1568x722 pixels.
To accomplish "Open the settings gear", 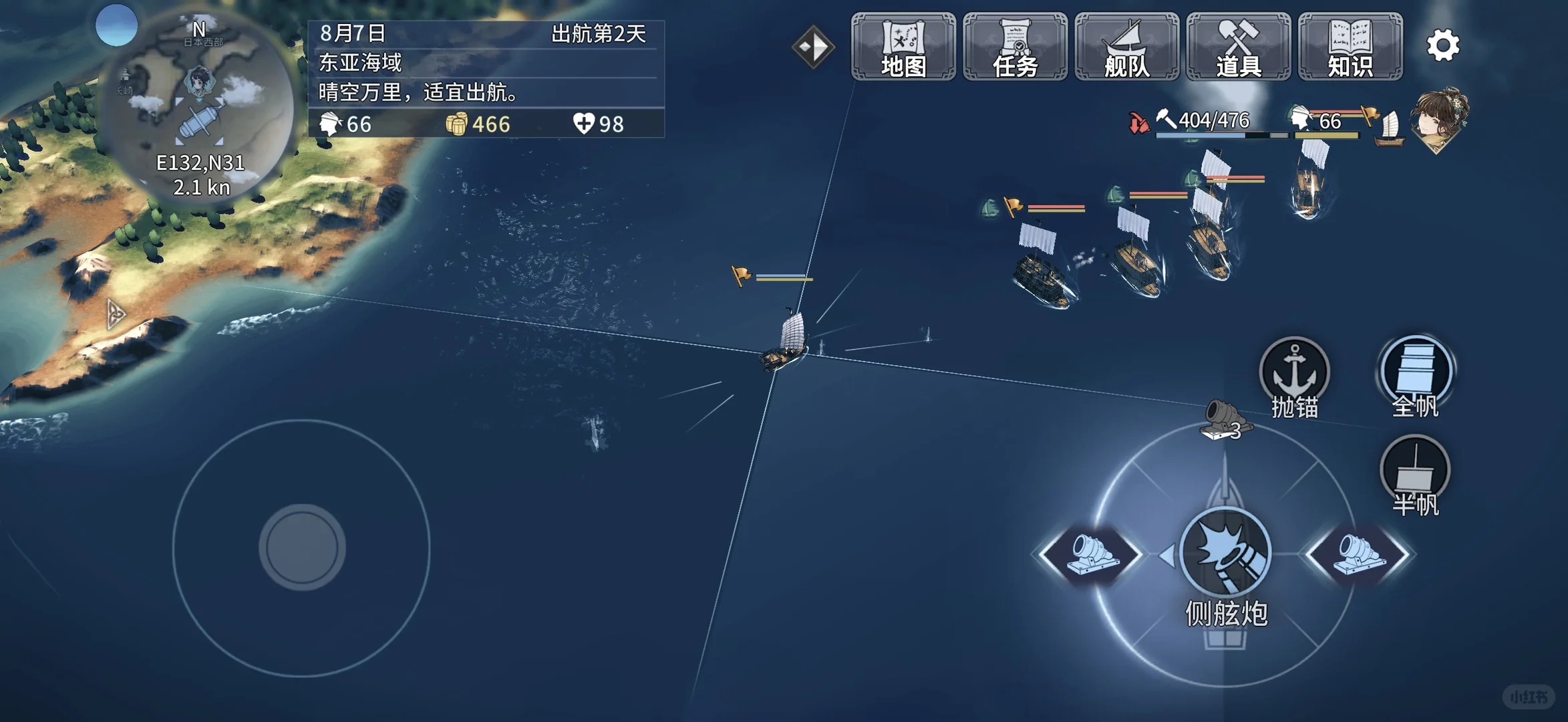I will pyautogui.click(x=1443, y=45).
